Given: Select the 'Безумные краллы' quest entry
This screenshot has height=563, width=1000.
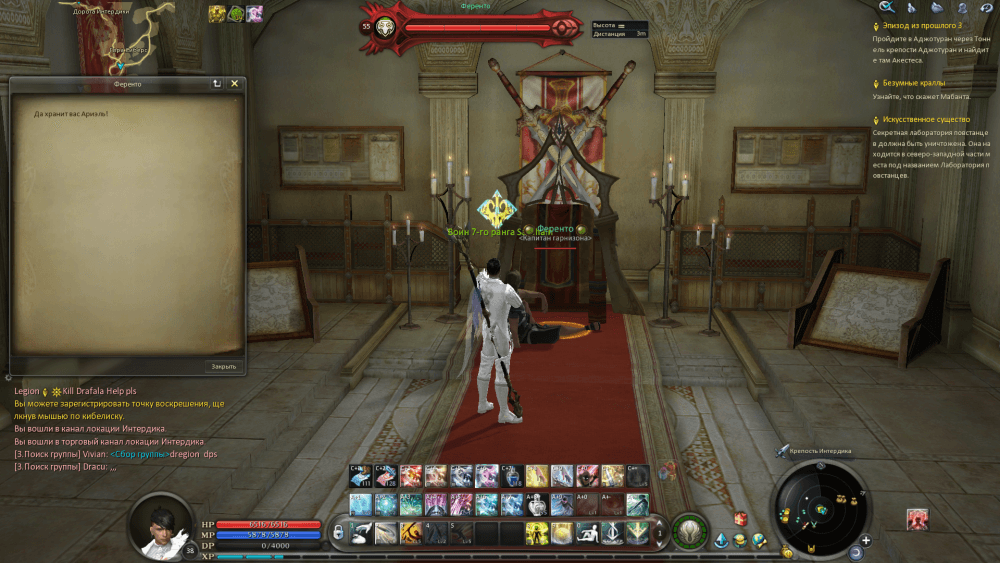Looking at the screenshot, I should pos(913,83).
